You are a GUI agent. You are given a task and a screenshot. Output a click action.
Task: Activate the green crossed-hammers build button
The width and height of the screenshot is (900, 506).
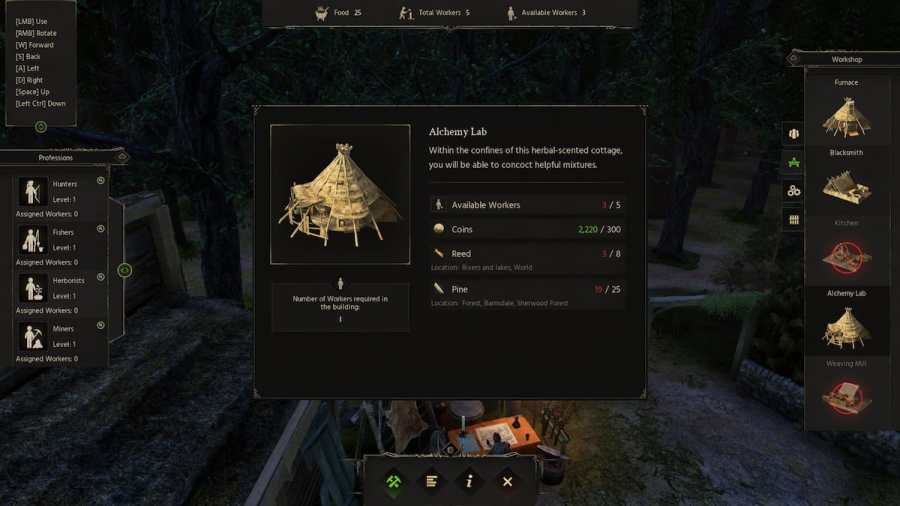[394, 481]
